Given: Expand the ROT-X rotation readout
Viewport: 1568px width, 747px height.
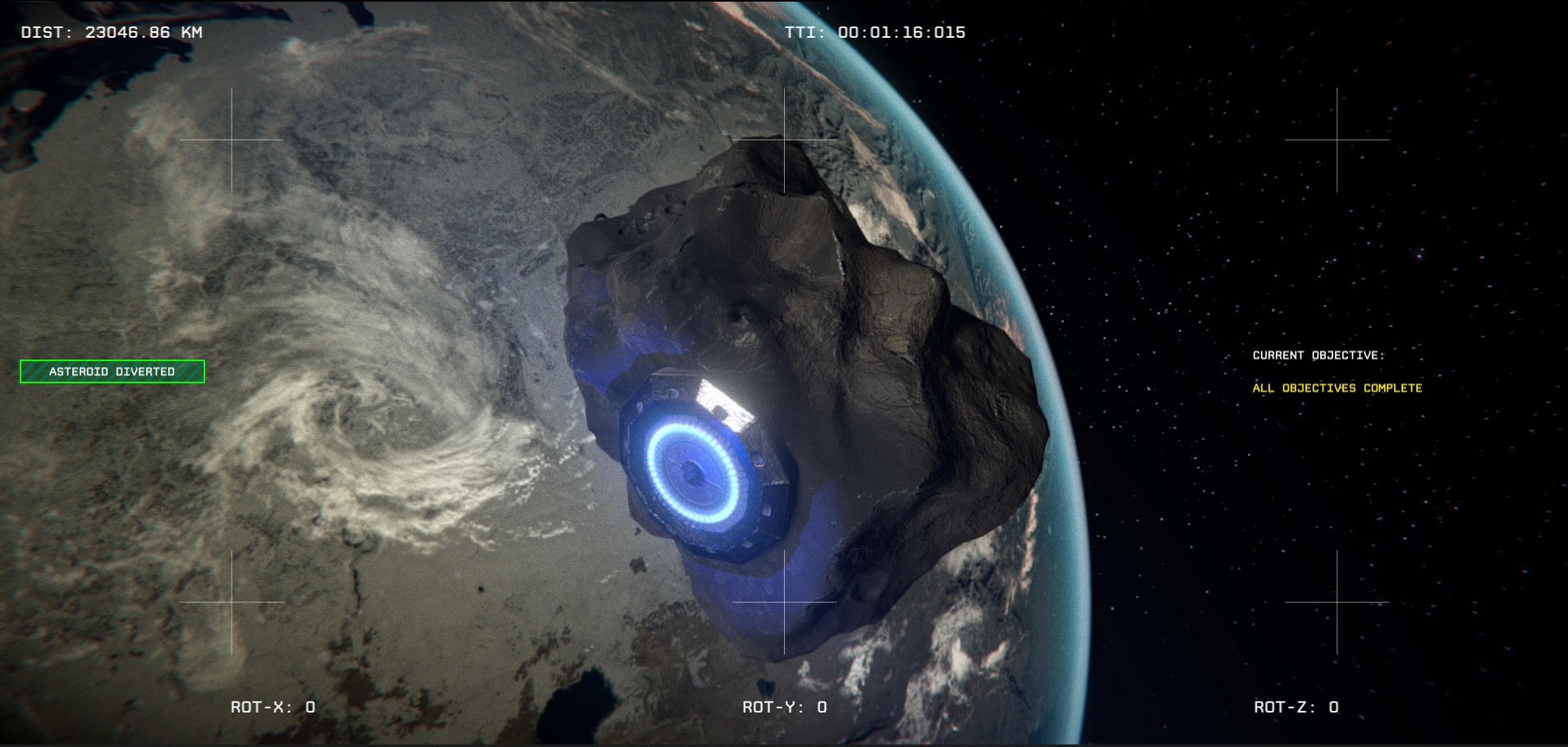Looking at the screenshot, I should click(x=274, y=706).
